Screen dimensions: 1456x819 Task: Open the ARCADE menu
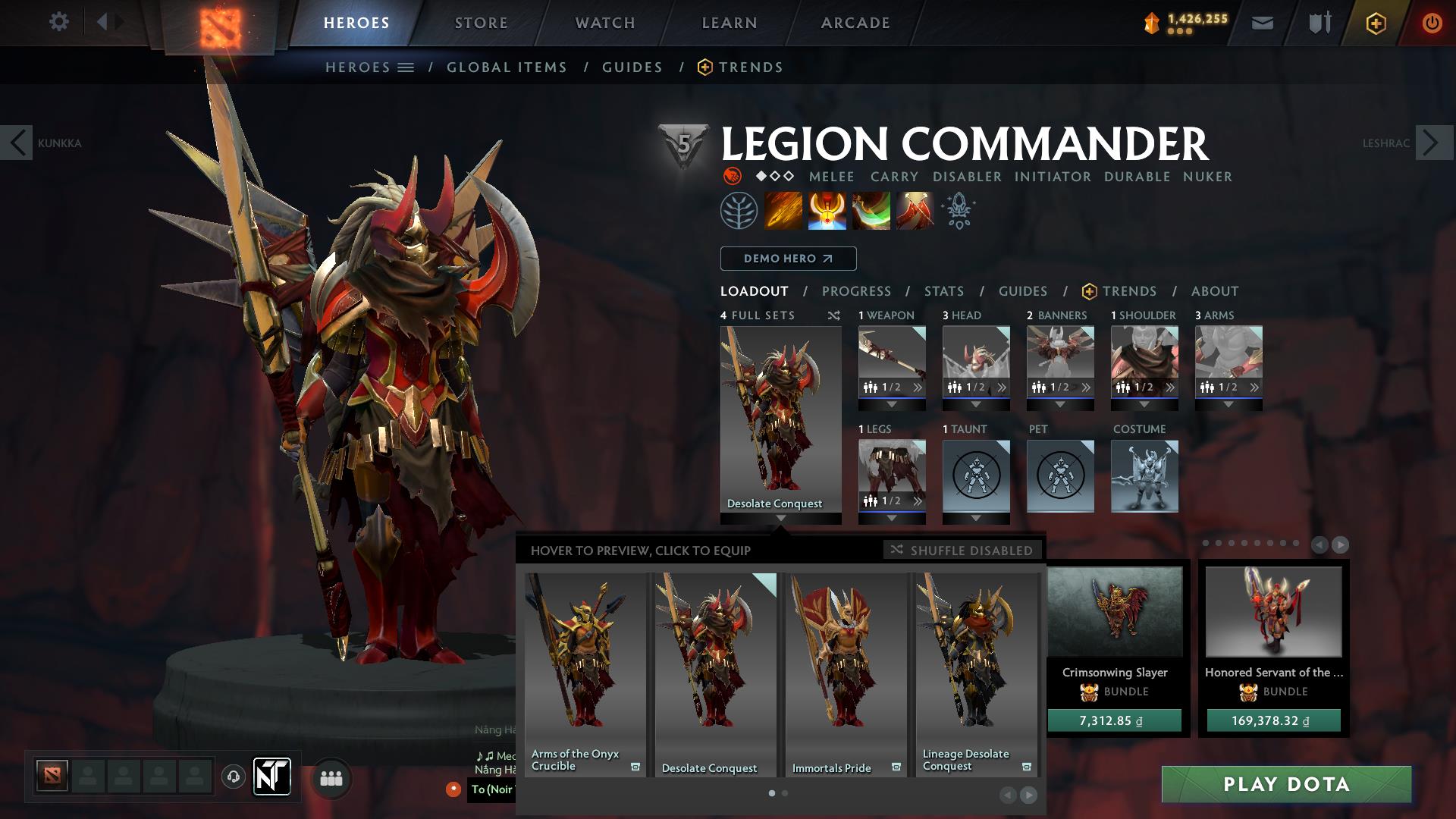pyautogui.click(x=855, y=23)
